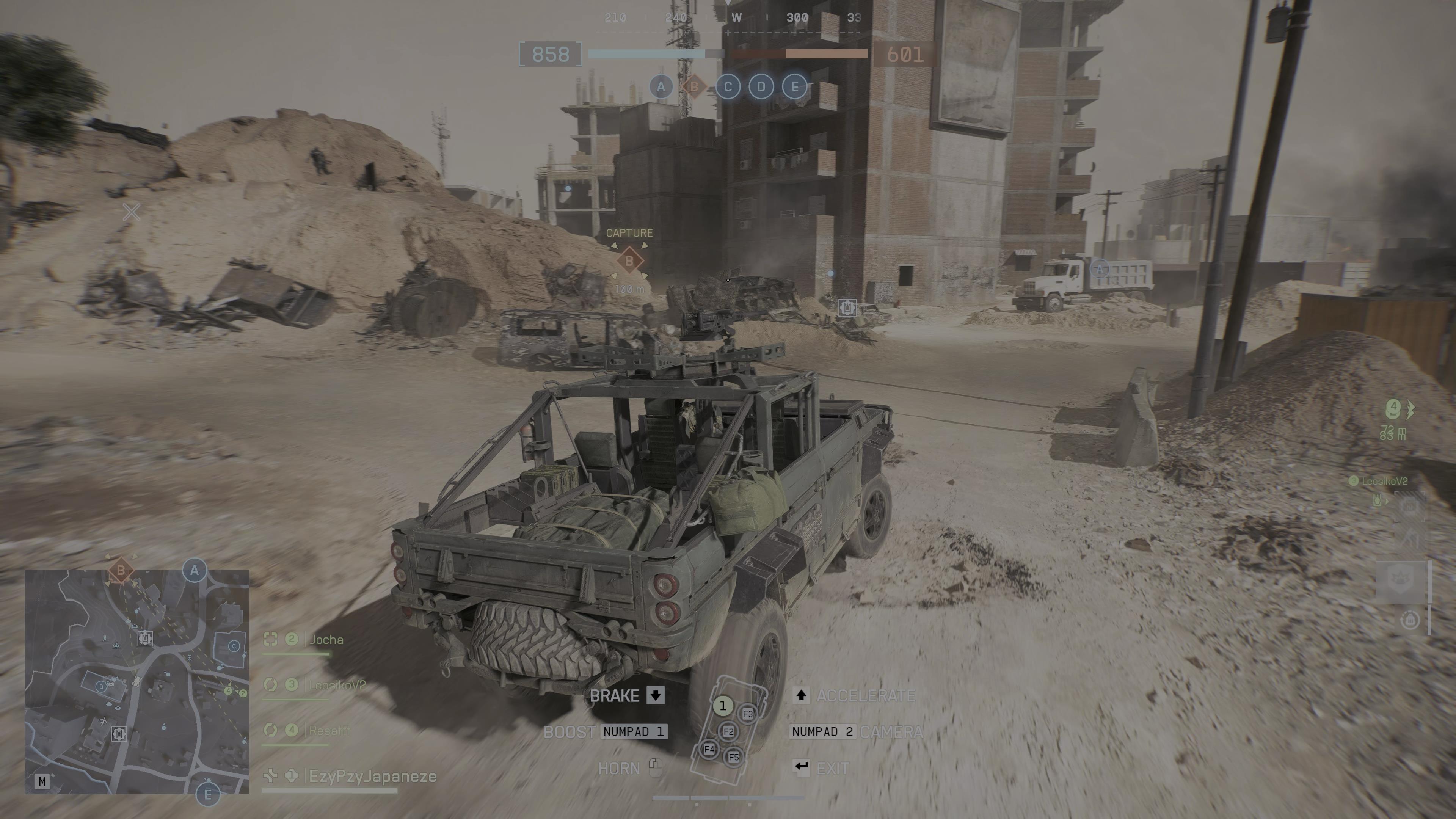Click the Capture B waypoint marker
1456x819 pixels.
[629, 262]
